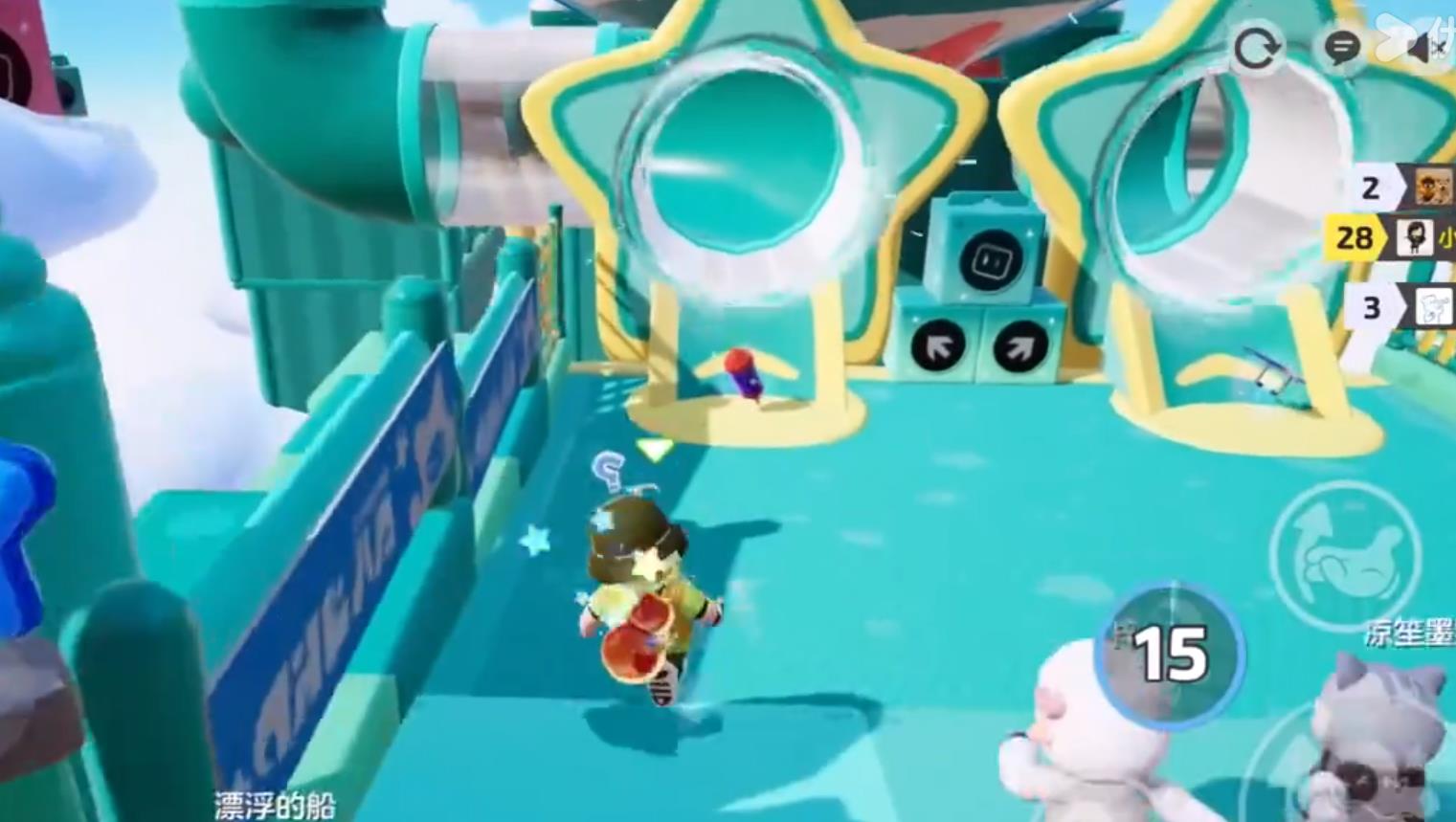Open the chat speech bubble
The width and height of the screenshot is (1456, 822).
[1343, 47]
